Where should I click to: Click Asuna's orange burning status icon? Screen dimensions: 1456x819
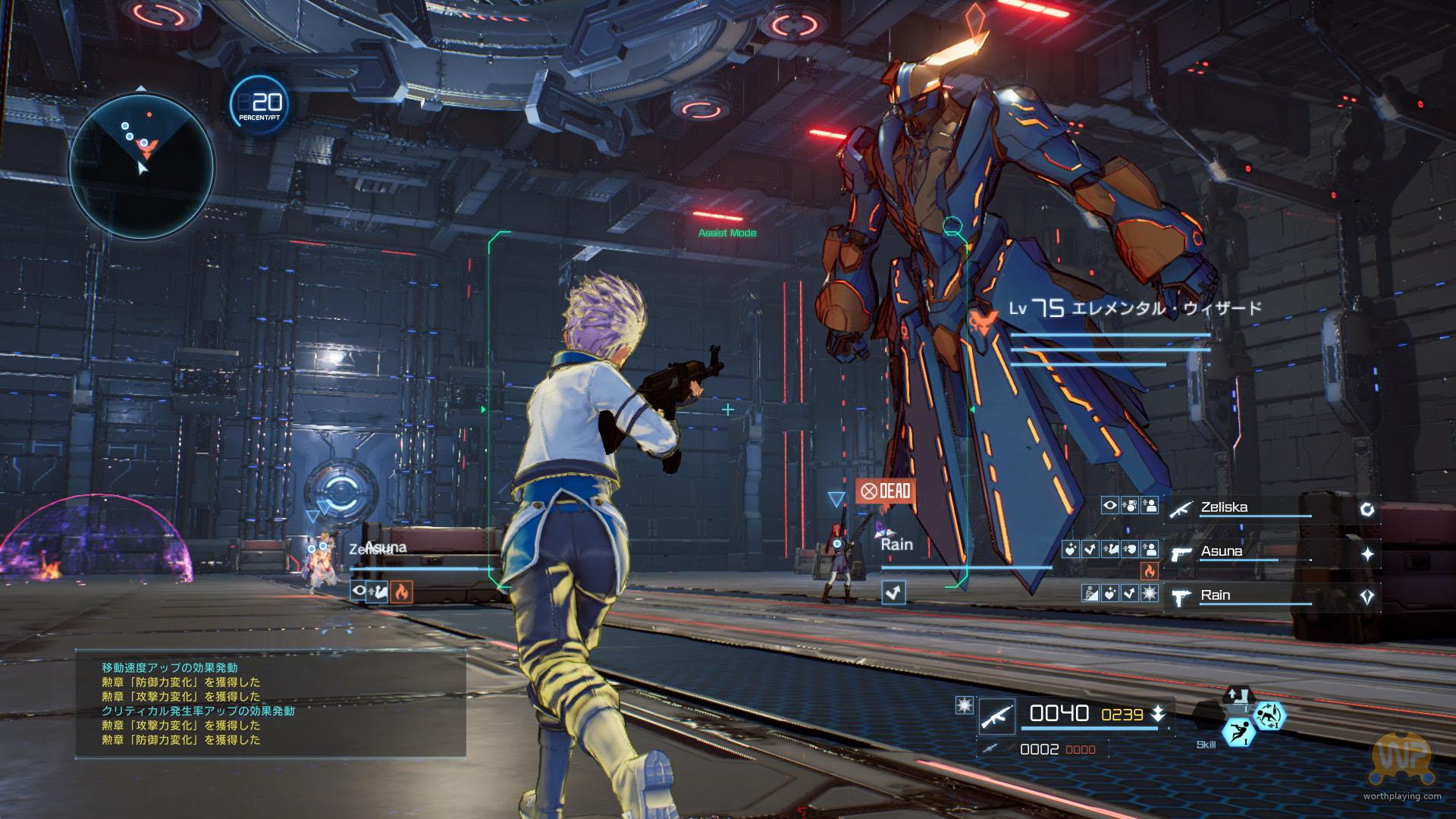coord(1150,572)
